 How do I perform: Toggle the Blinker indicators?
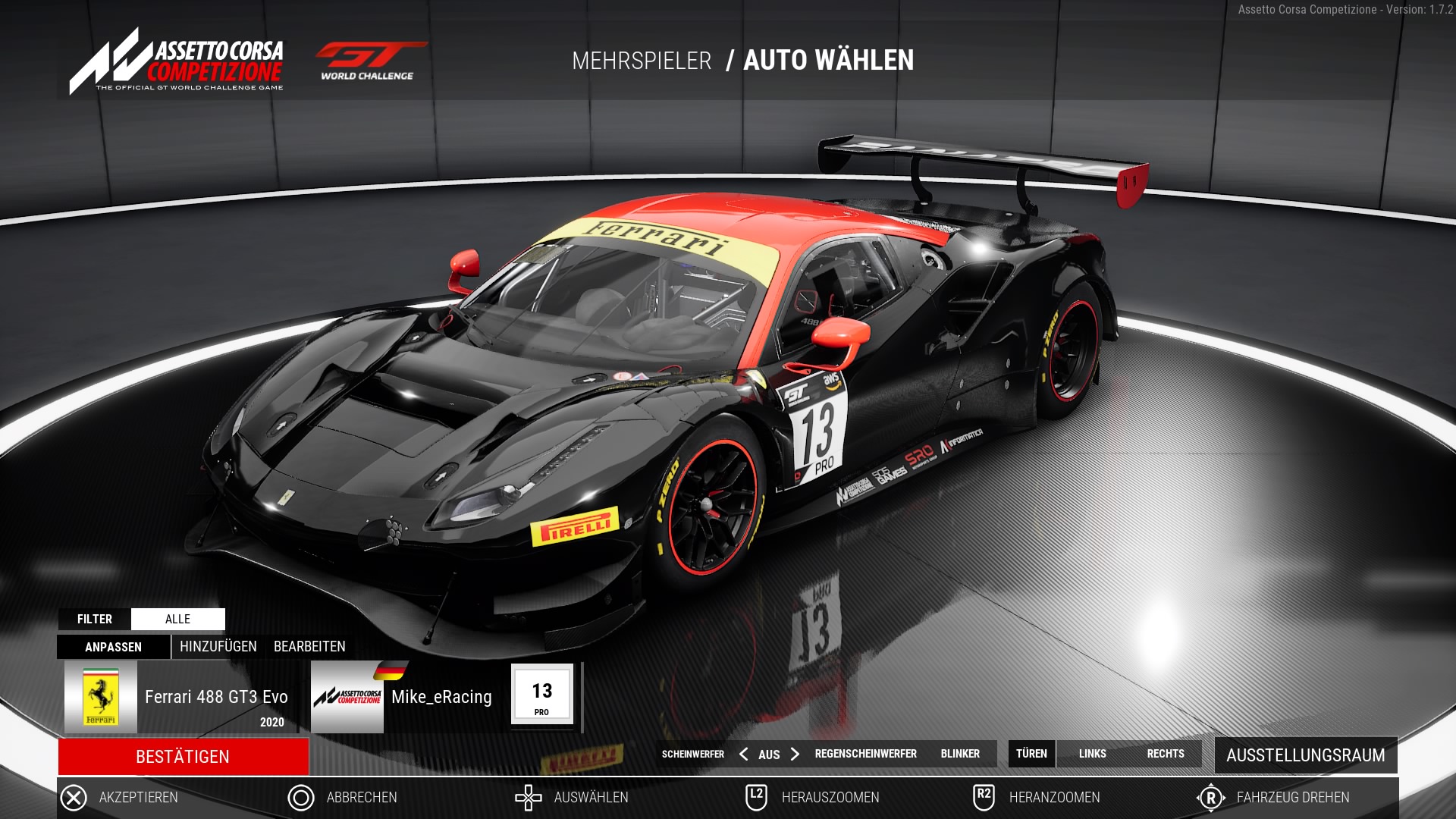960,754
